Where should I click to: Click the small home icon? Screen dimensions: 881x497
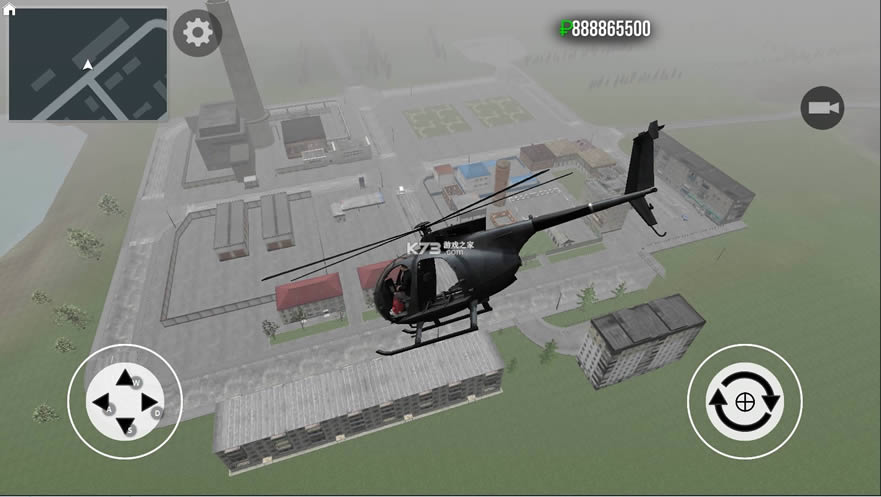pos(10,9)
